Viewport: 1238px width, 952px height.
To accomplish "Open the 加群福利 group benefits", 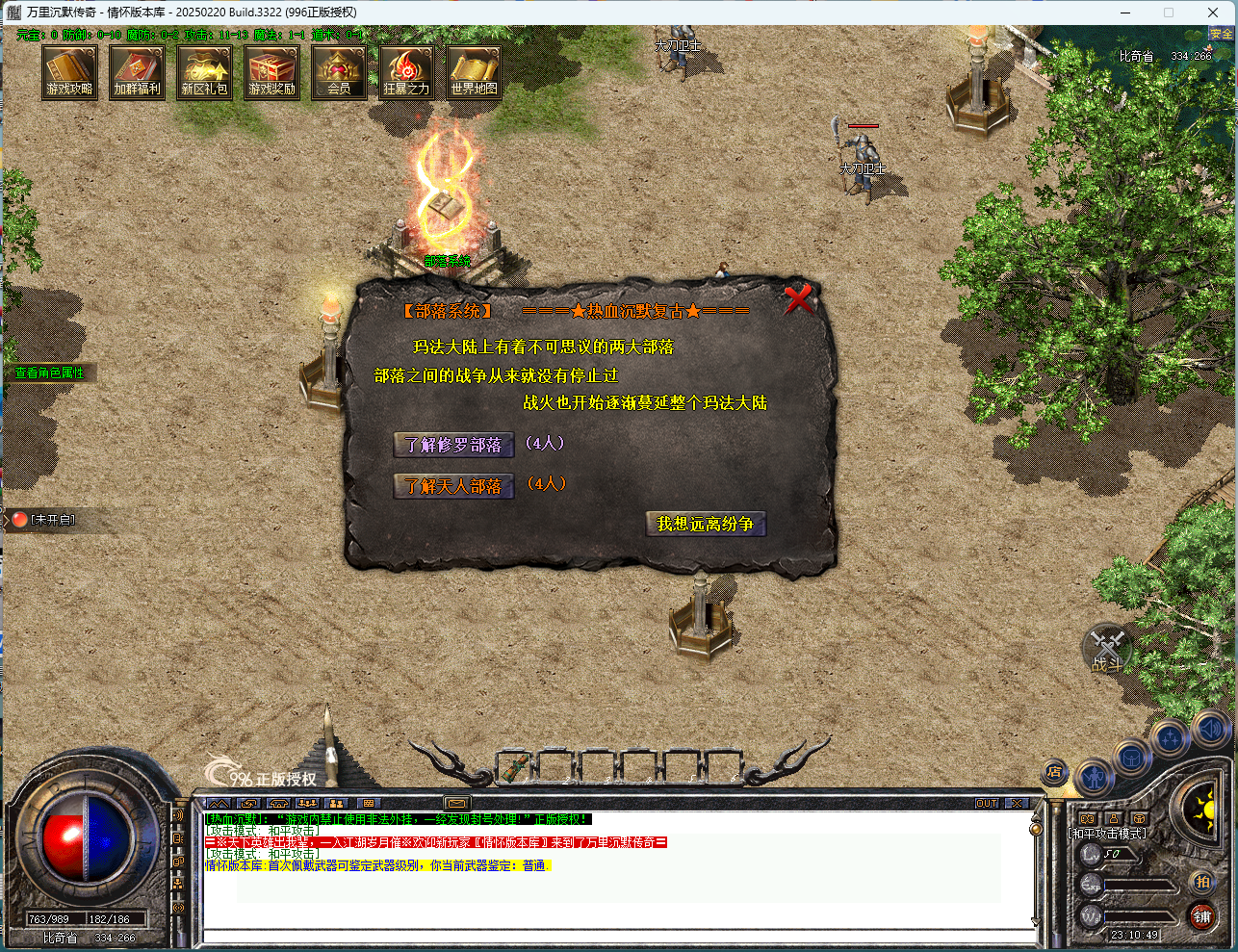I will (x=137, y=72).
